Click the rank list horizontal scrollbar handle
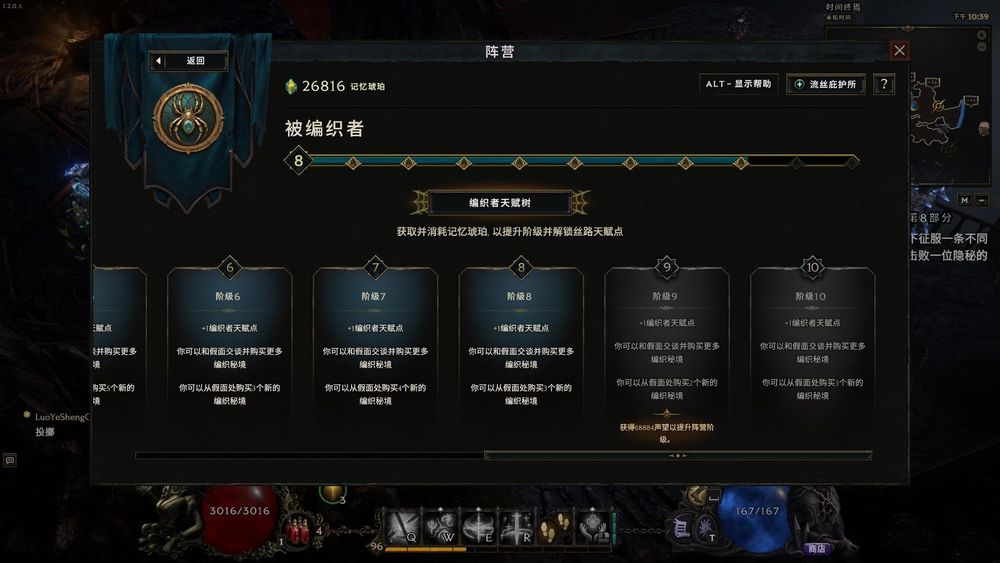 [x=677, y=456]
